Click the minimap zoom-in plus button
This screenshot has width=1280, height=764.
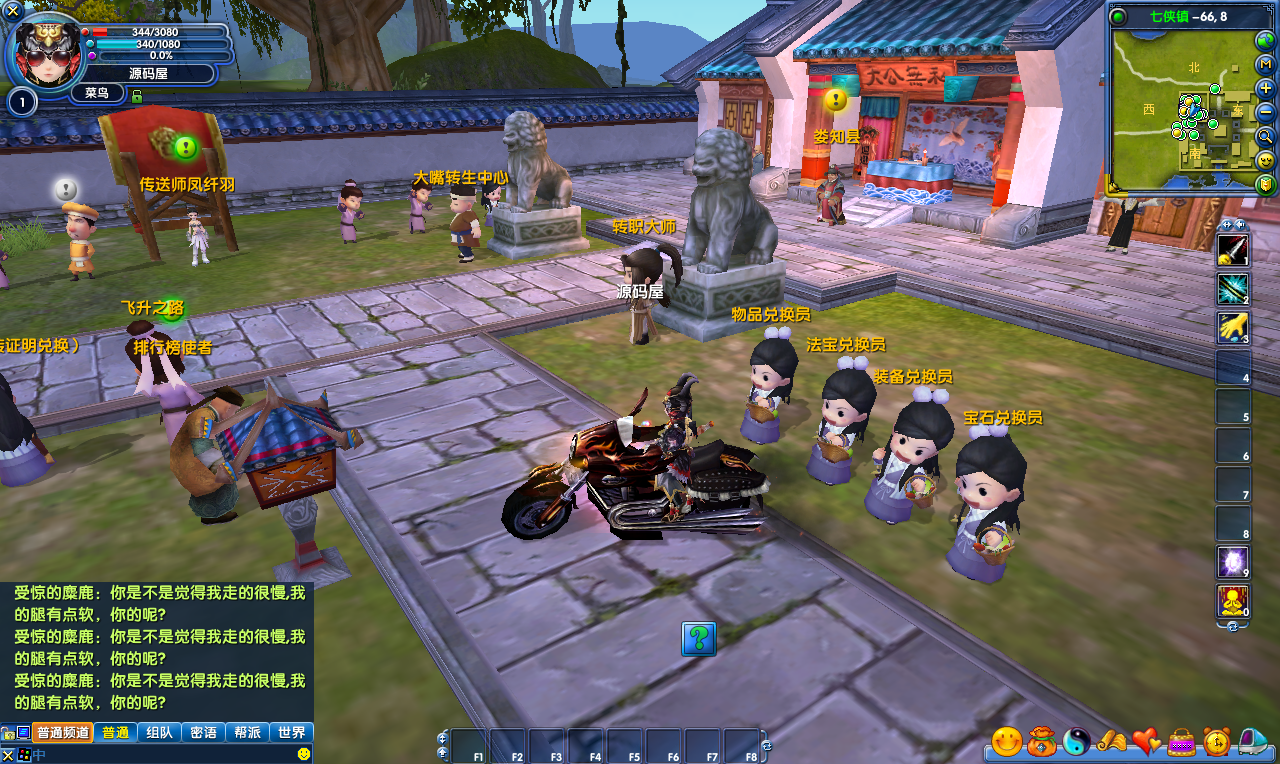click(1266, 88)
